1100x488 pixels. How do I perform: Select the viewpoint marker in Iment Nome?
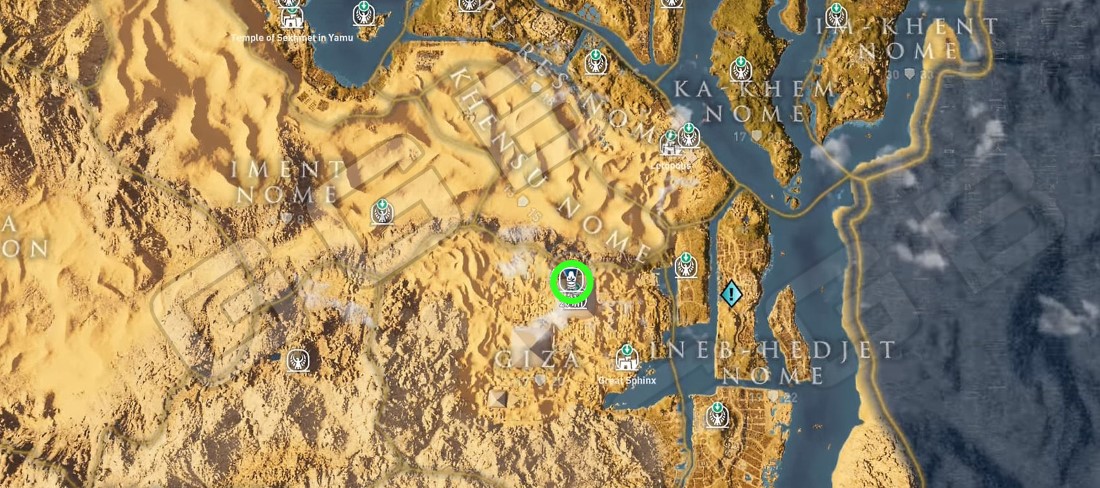[x=382, y=211]
